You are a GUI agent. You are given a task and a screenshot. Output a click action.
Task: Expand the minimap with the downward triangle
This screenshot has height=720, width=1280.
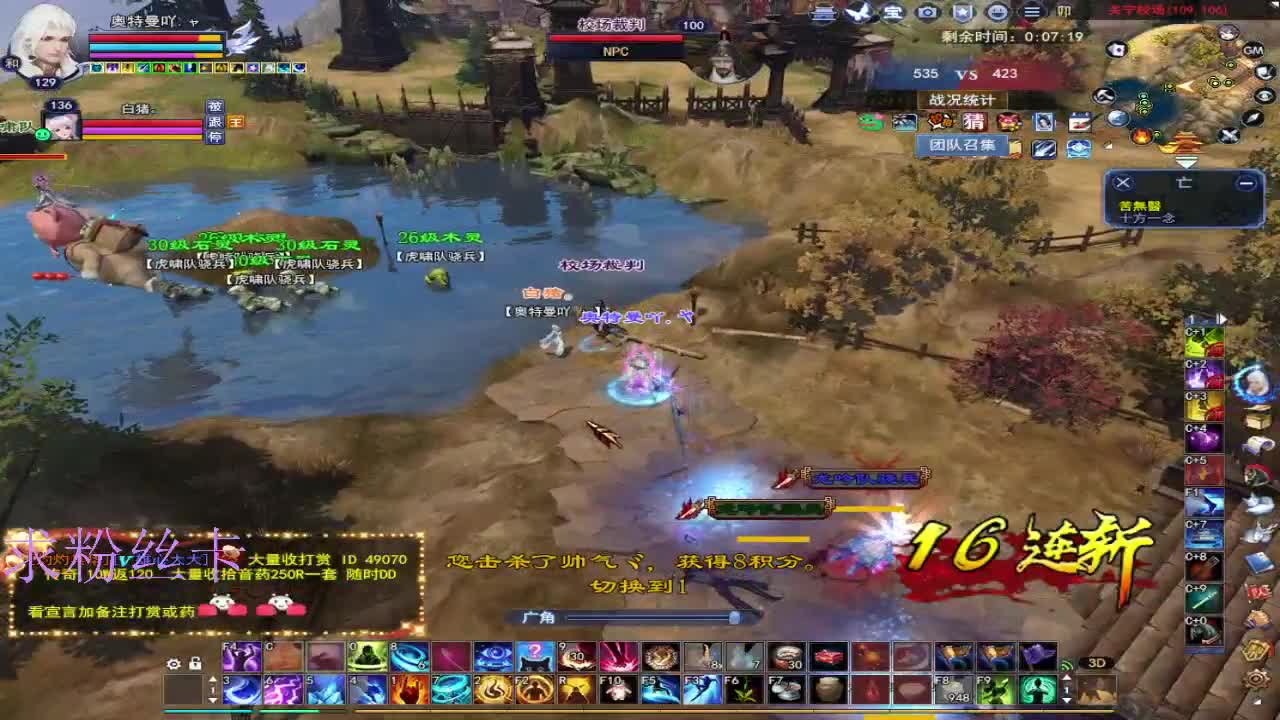coord(1187,162)
